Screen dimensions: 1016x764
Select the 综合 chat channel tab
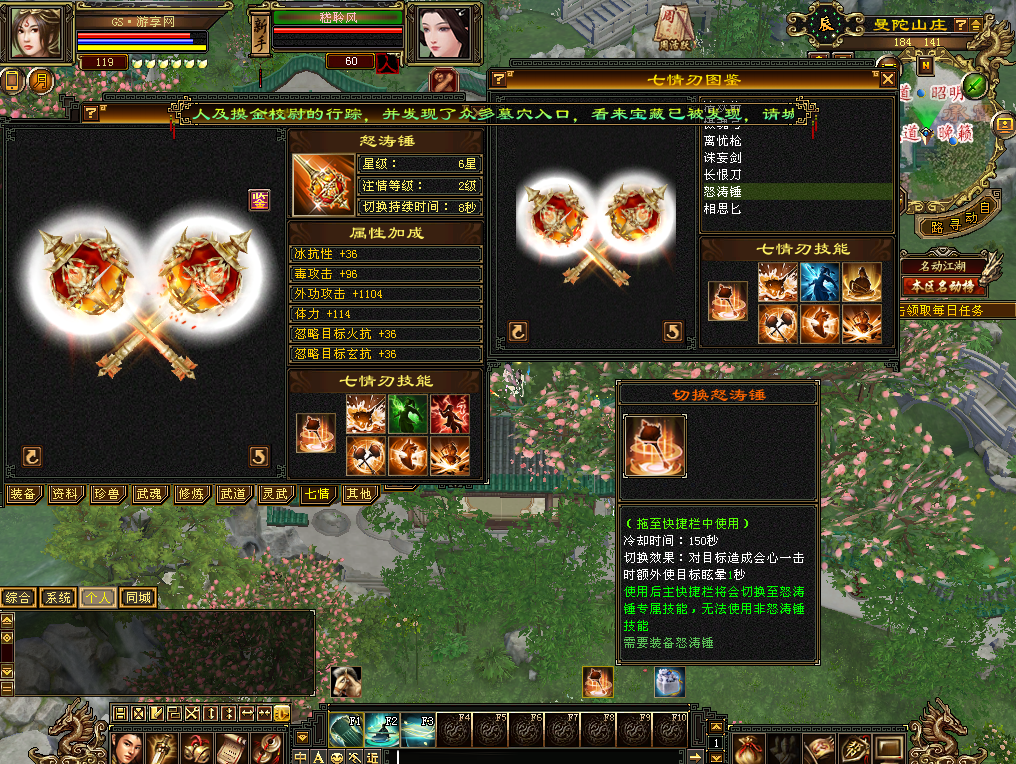pyautogui.click(x=18, y=598)
